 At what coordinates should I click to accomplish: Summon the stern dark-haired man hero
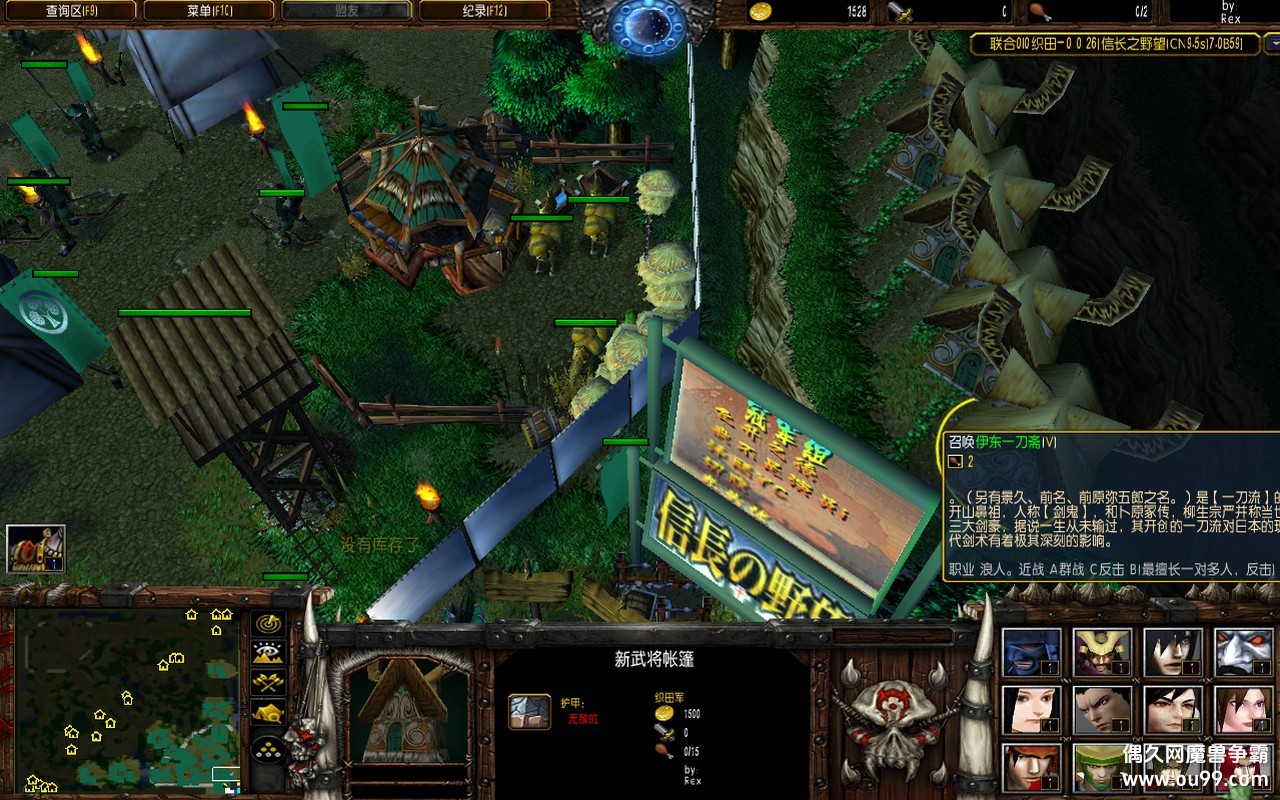point(1102,710)
